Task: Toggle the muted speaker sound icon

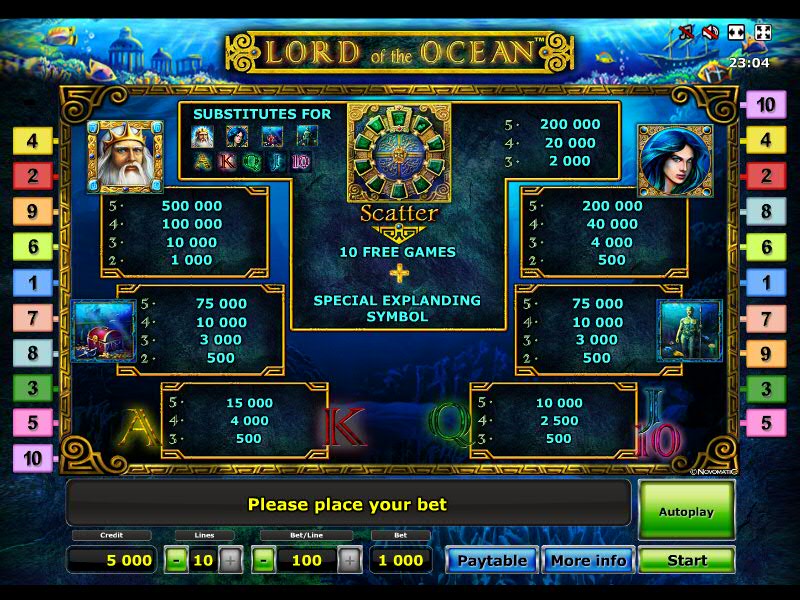Action: pos(712,32)
